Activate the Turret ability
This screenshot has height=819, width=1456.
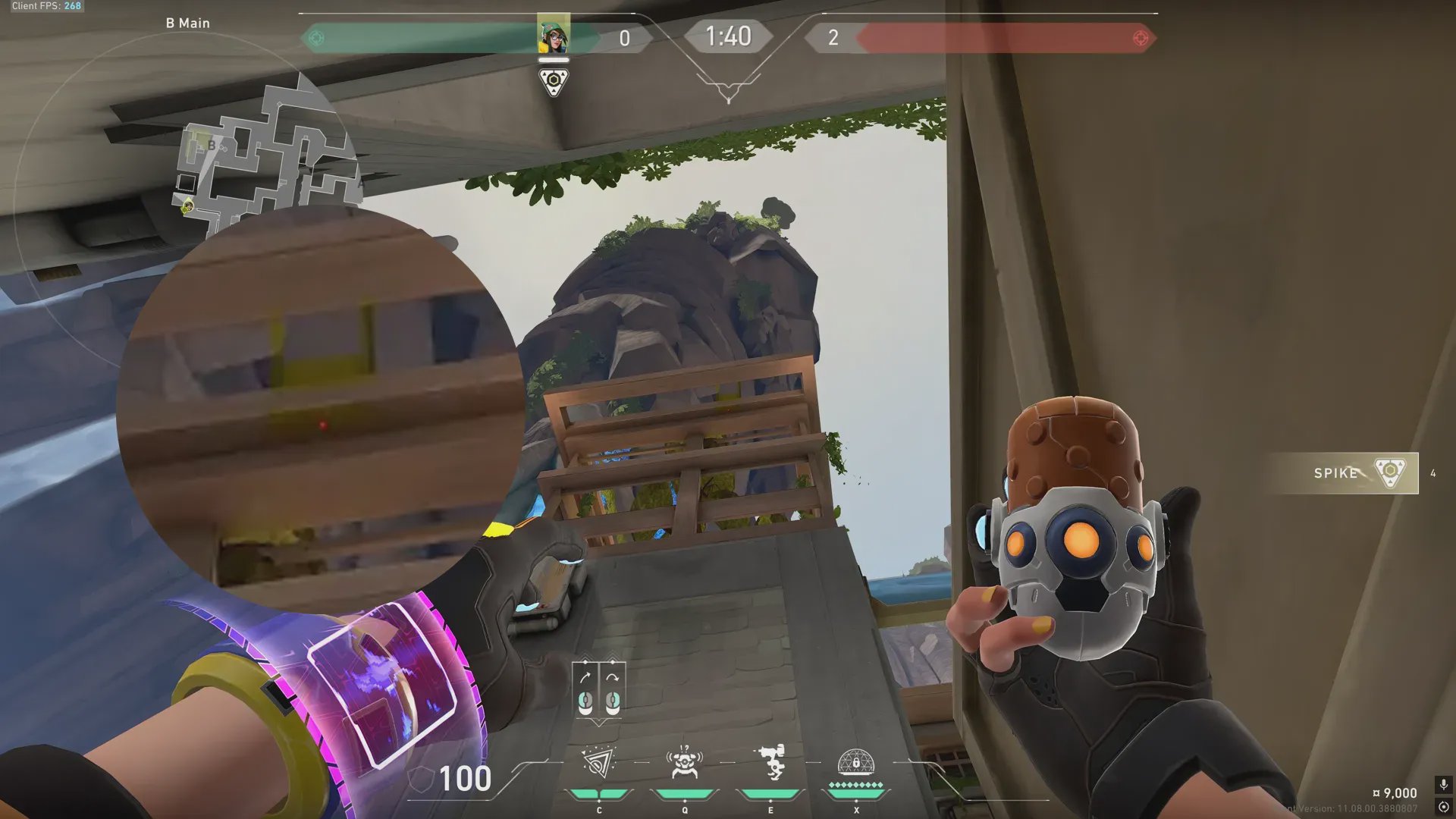(770, 764)
